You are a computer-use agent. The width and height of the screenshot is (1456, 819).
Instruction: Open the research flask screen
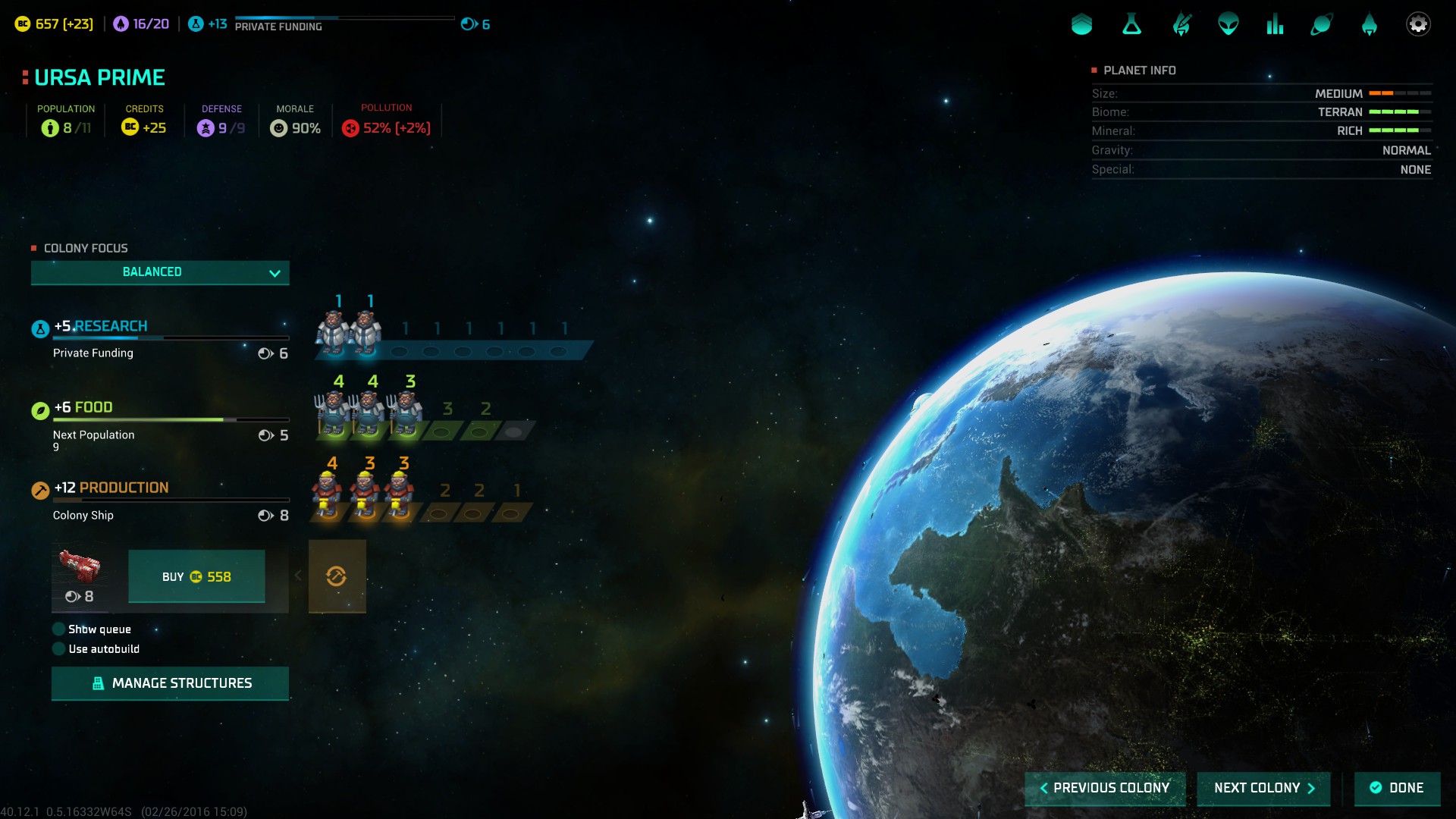pyautogui.click(x=1131, y=24)
